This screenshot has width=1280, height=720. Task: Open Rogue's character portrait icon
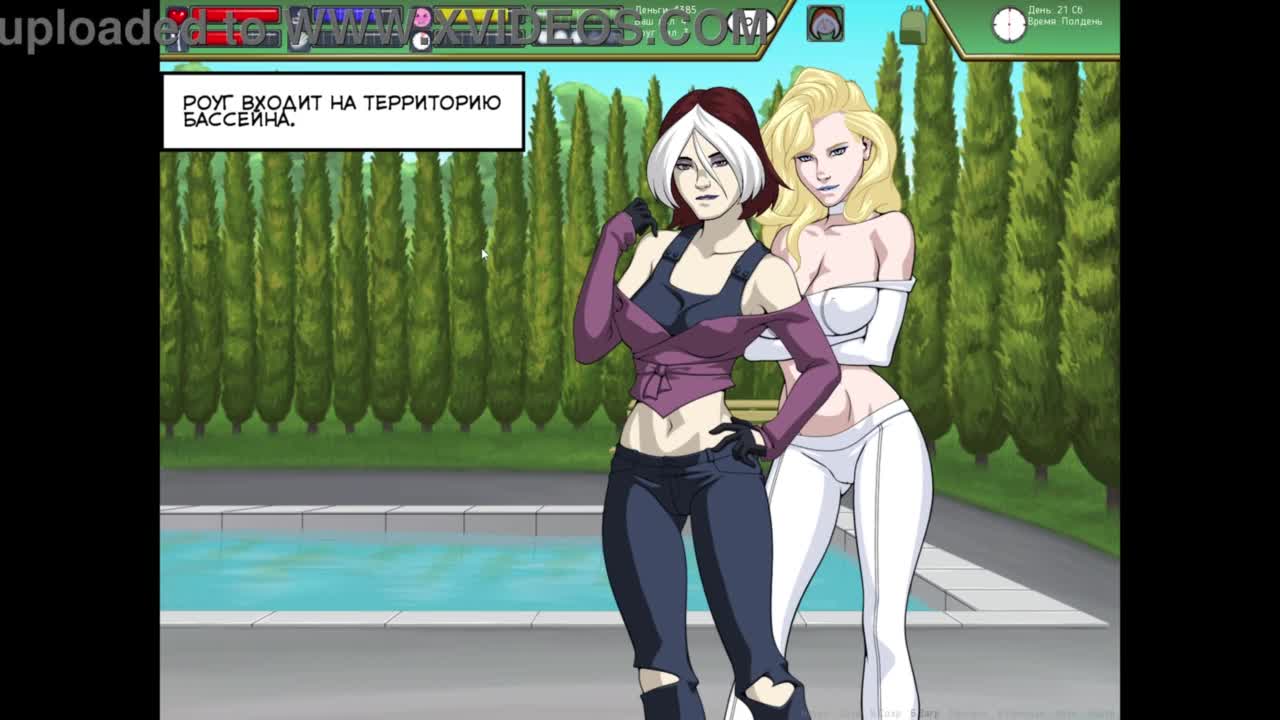click(825, 24)
